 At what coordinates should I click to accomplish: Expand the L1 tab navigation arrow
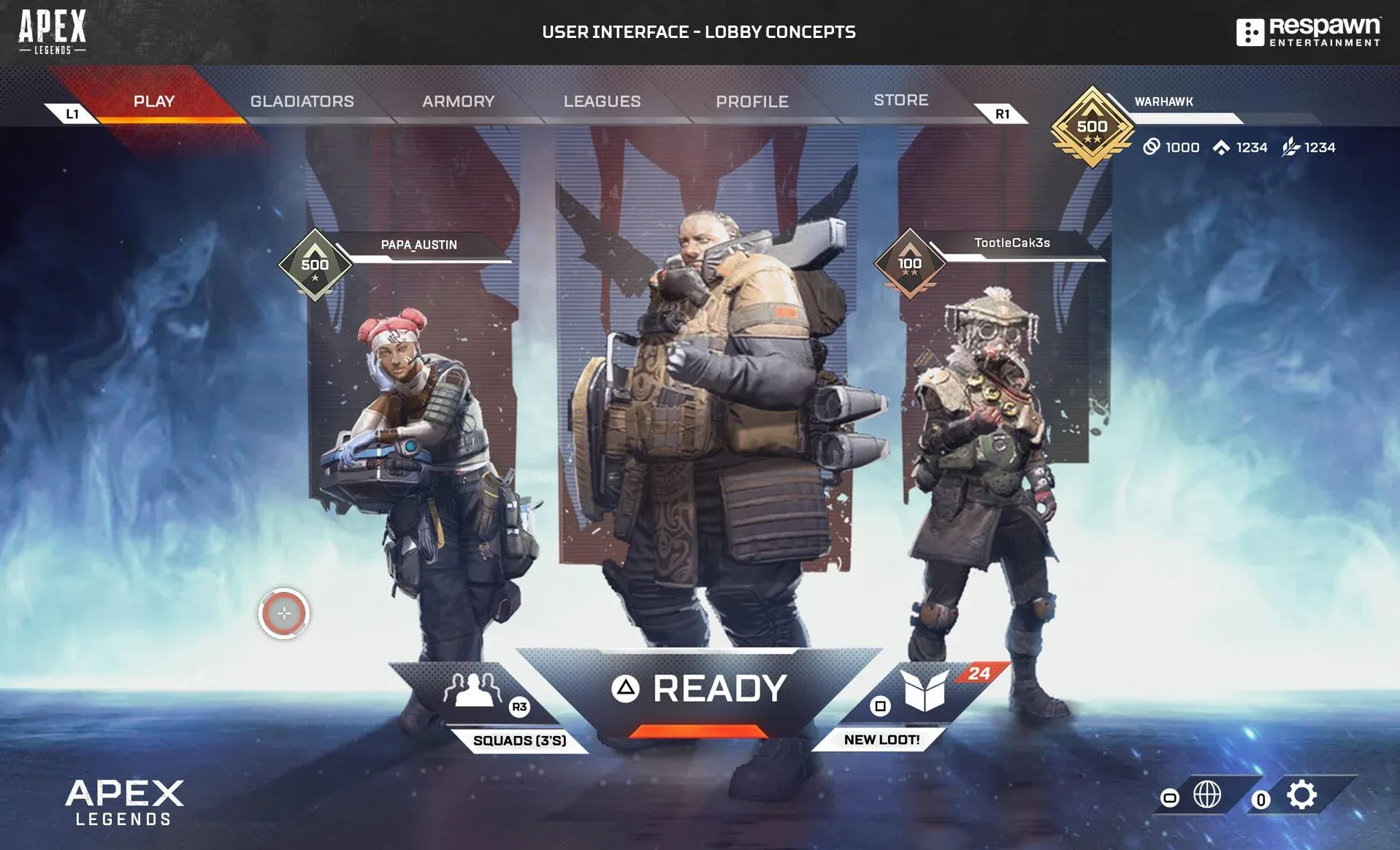[x=72, y=113]
